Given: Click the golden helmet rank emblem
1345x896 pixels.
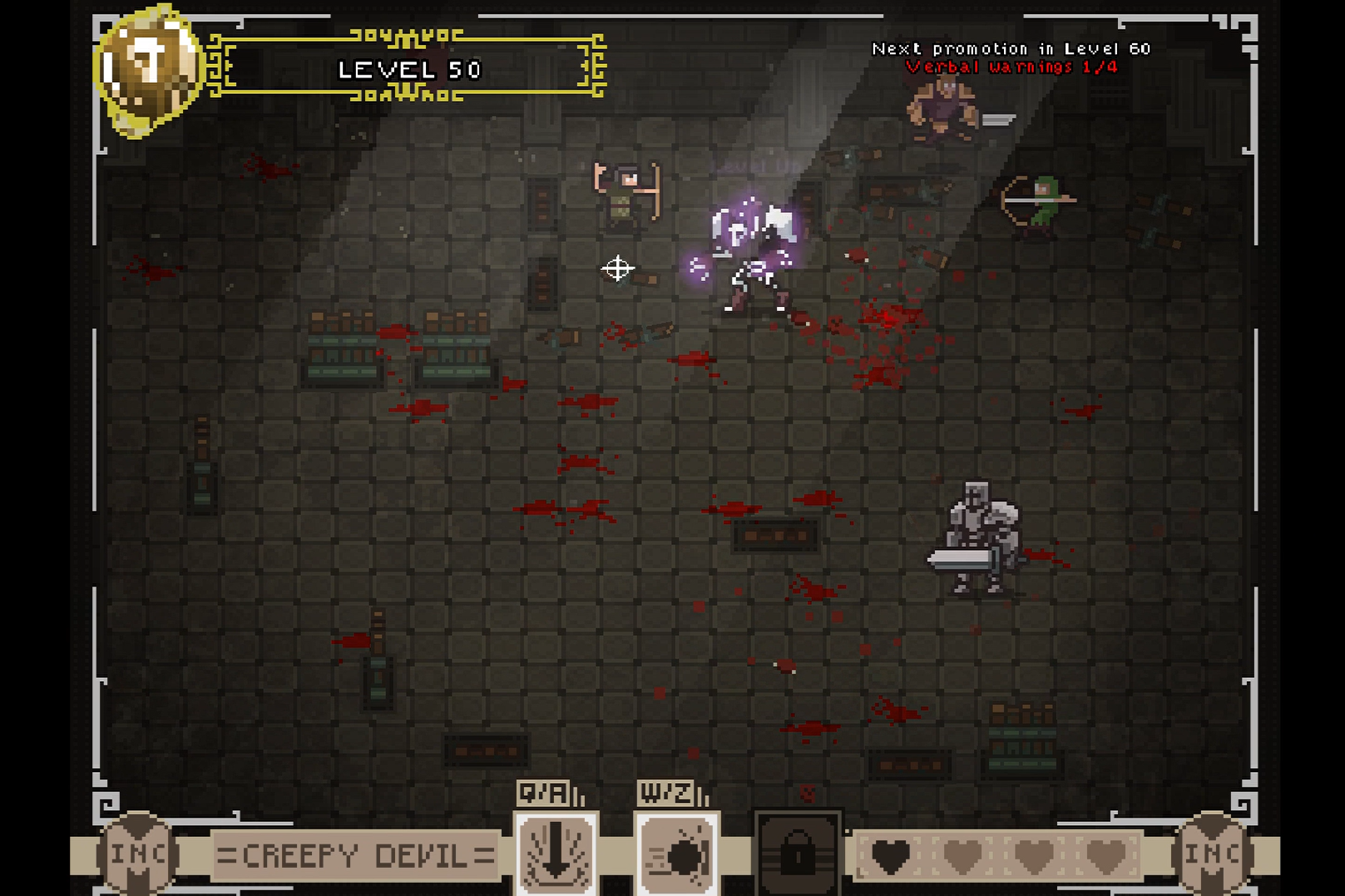Looking at the screenshot, I should coord(148,69).
